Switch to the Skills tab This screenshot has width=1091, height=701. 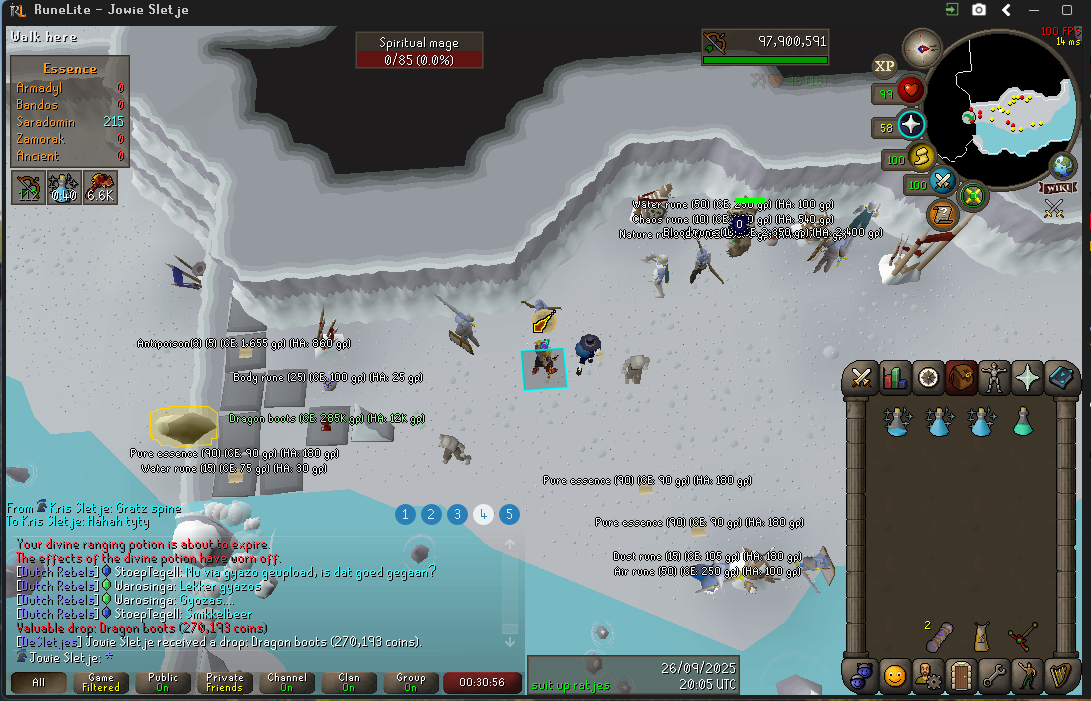pyautogui.click(x=894, y=377)
